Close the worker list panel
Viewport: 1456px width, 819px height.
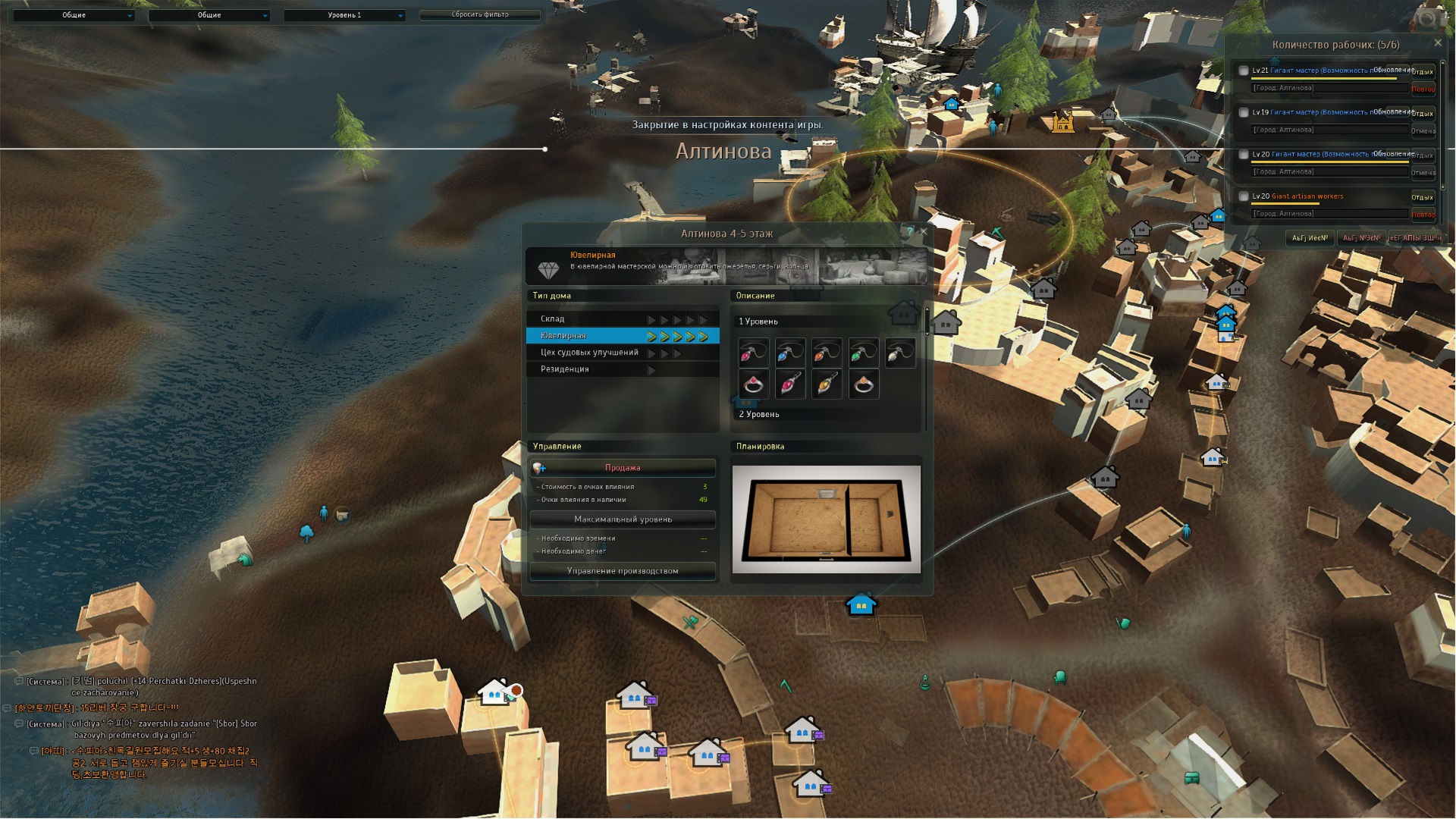1438,43
